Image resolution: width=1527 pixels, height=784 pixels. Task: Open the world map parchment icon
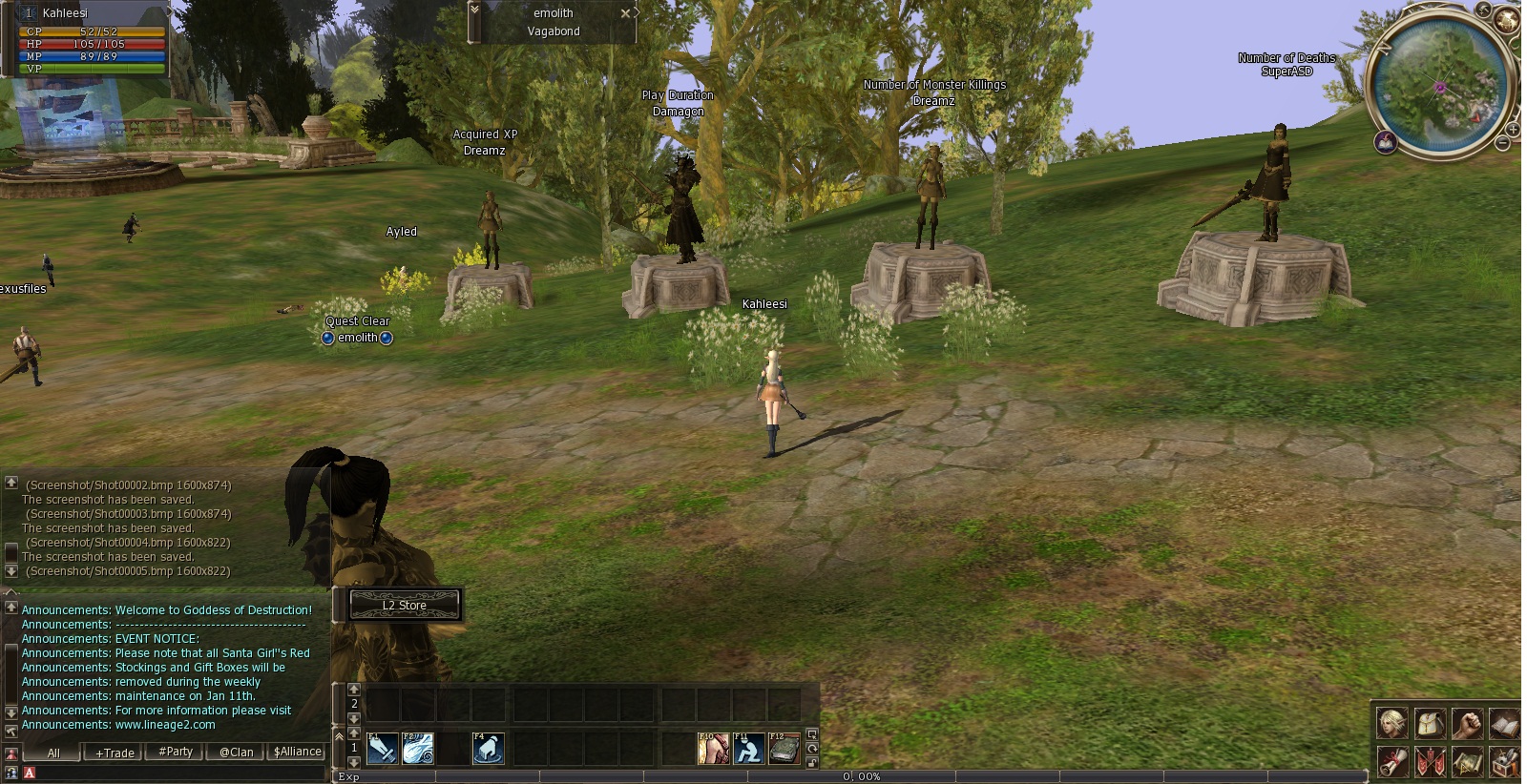1467,762
